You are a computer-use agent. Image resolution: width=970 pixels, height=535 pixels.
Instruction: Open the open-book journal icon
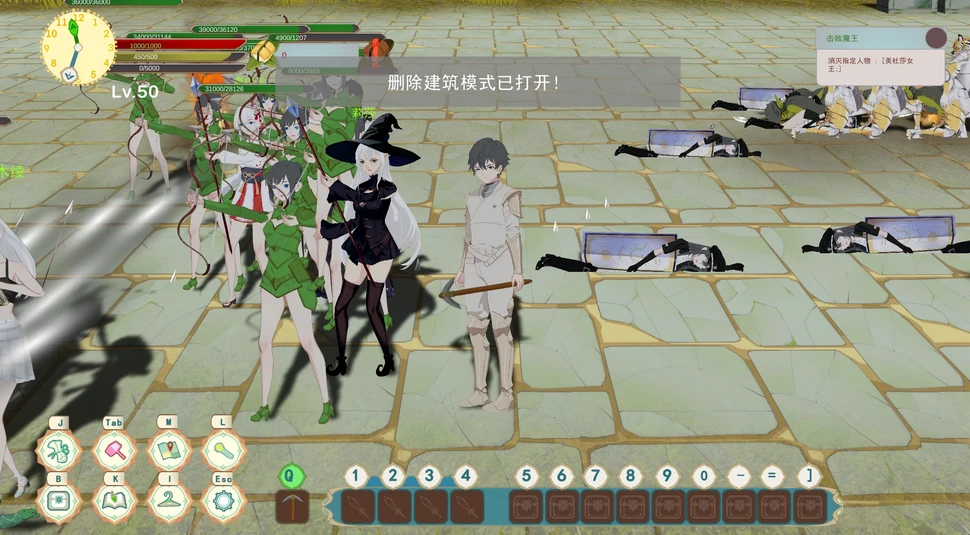tap(114, 500)
